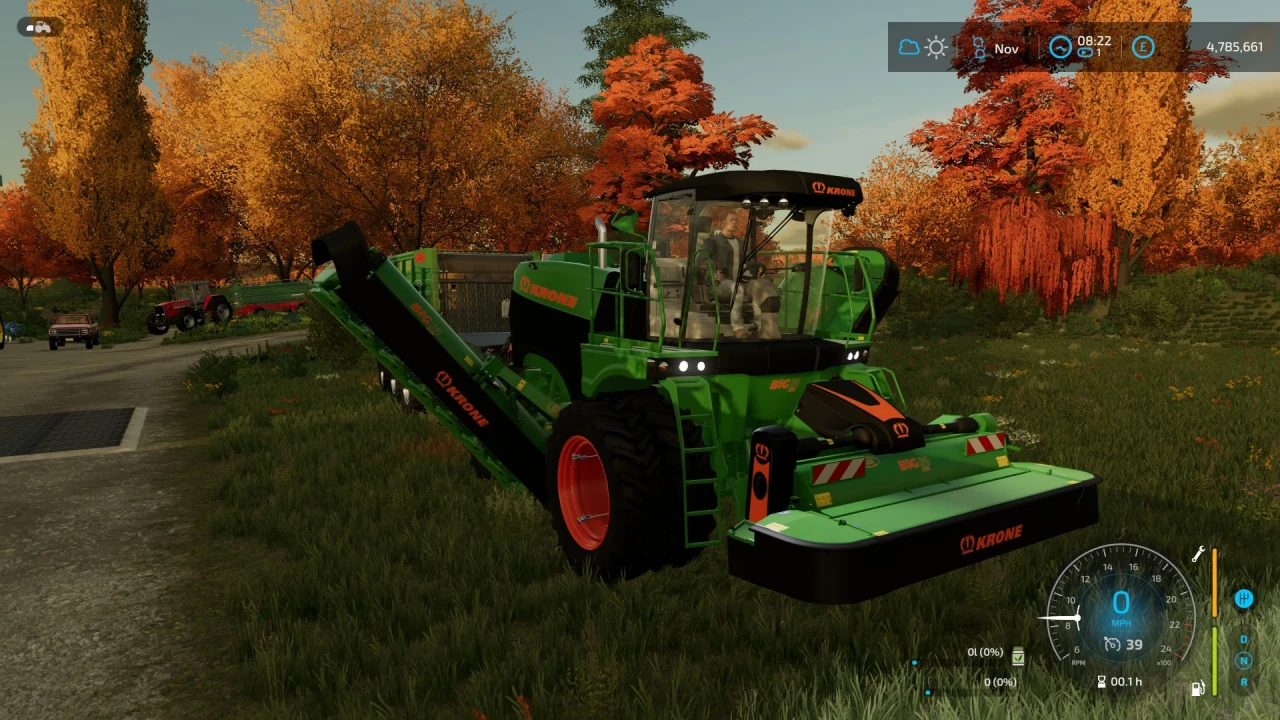Toggle the additive checkmark canister indicator
This screenshot has width=1280, height=720.
tap(1018, 657)
